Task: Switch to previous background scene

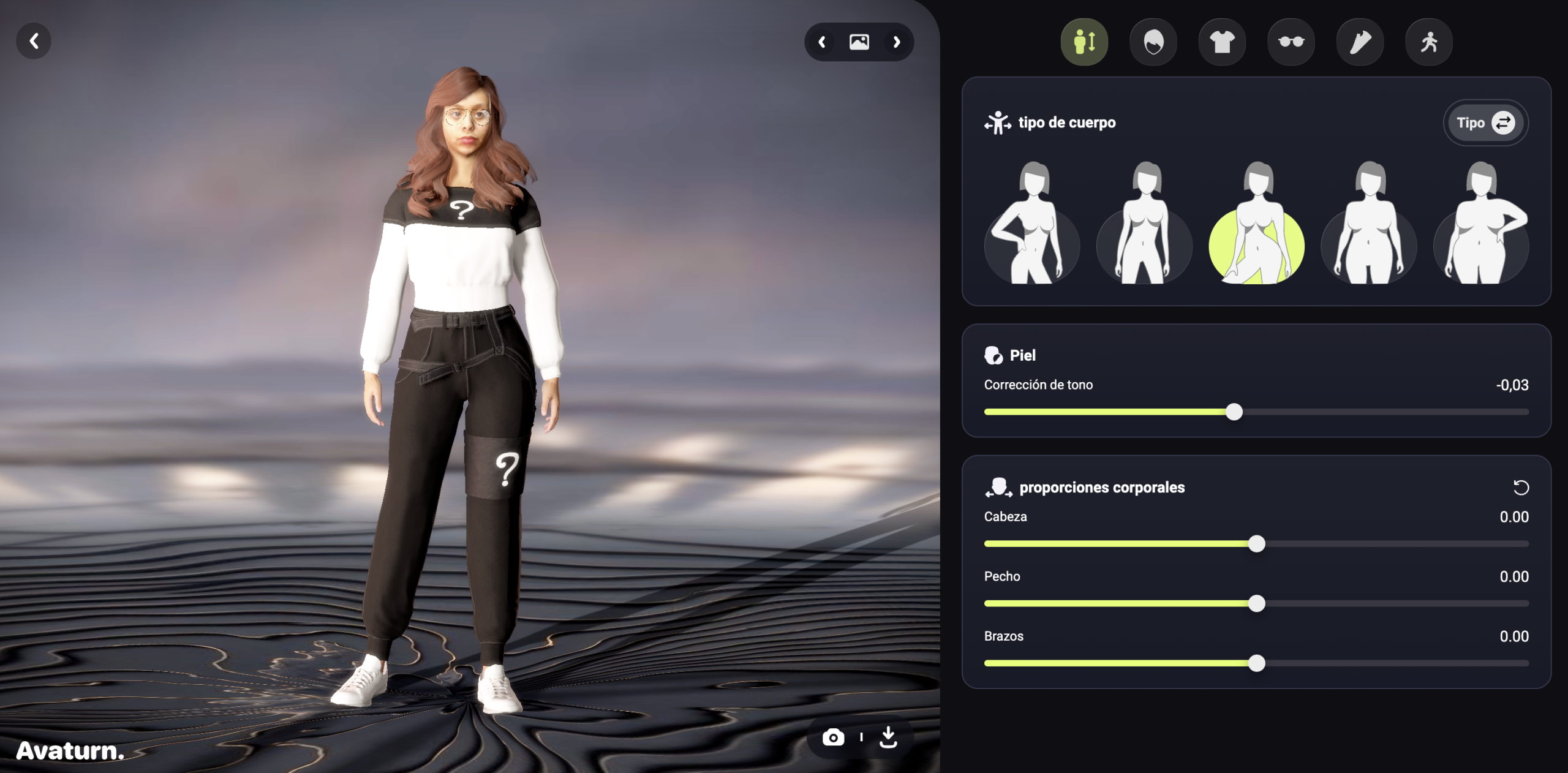Action: pos(822,42)
